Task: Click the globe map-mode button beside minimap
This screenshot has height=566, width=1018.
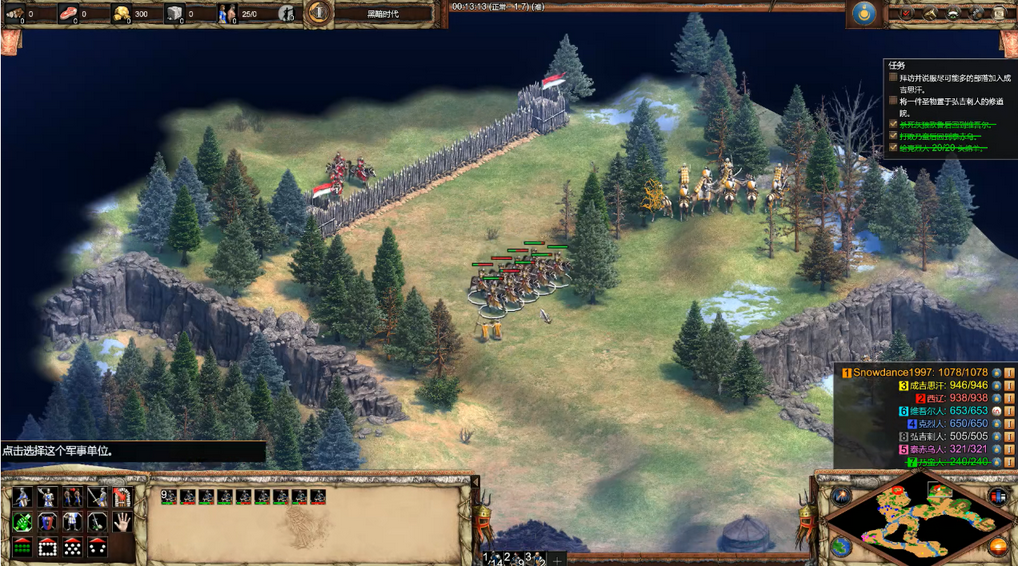Action: [x=842, y=546]
